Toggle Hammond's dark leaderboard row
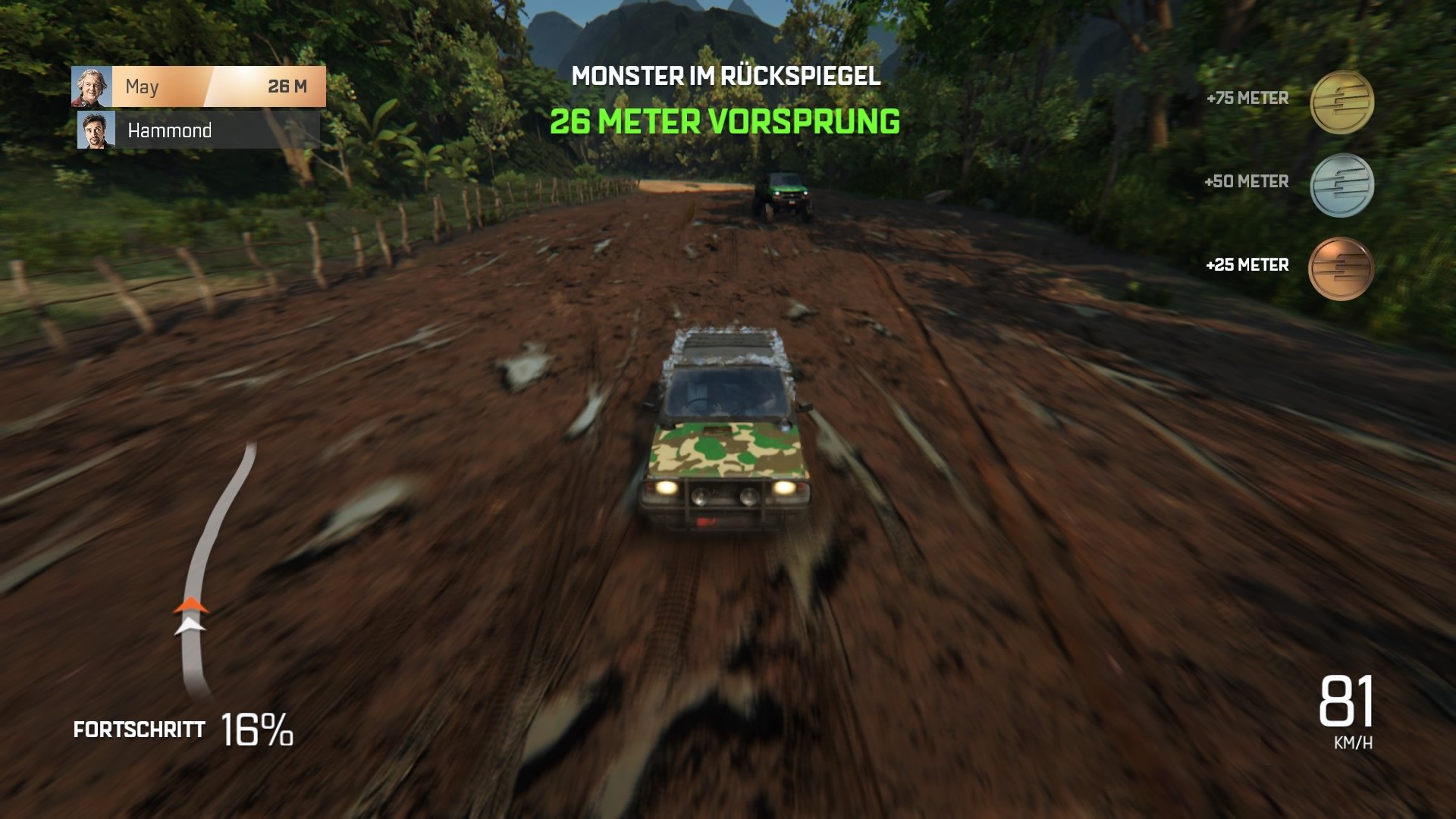 (212, 132)
